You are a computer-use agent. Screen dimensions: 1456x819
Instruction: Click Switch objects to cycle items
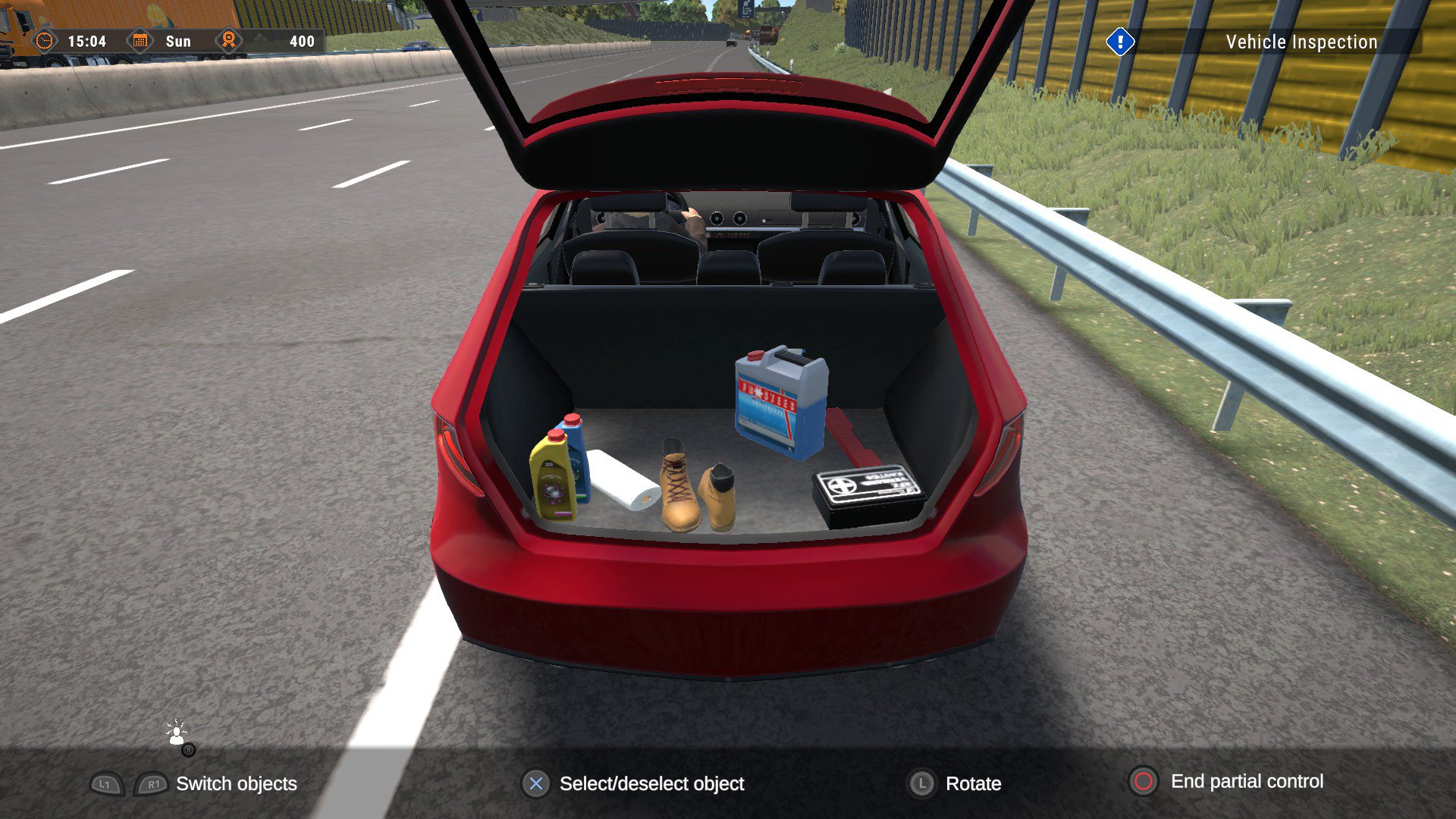(235, 784)
